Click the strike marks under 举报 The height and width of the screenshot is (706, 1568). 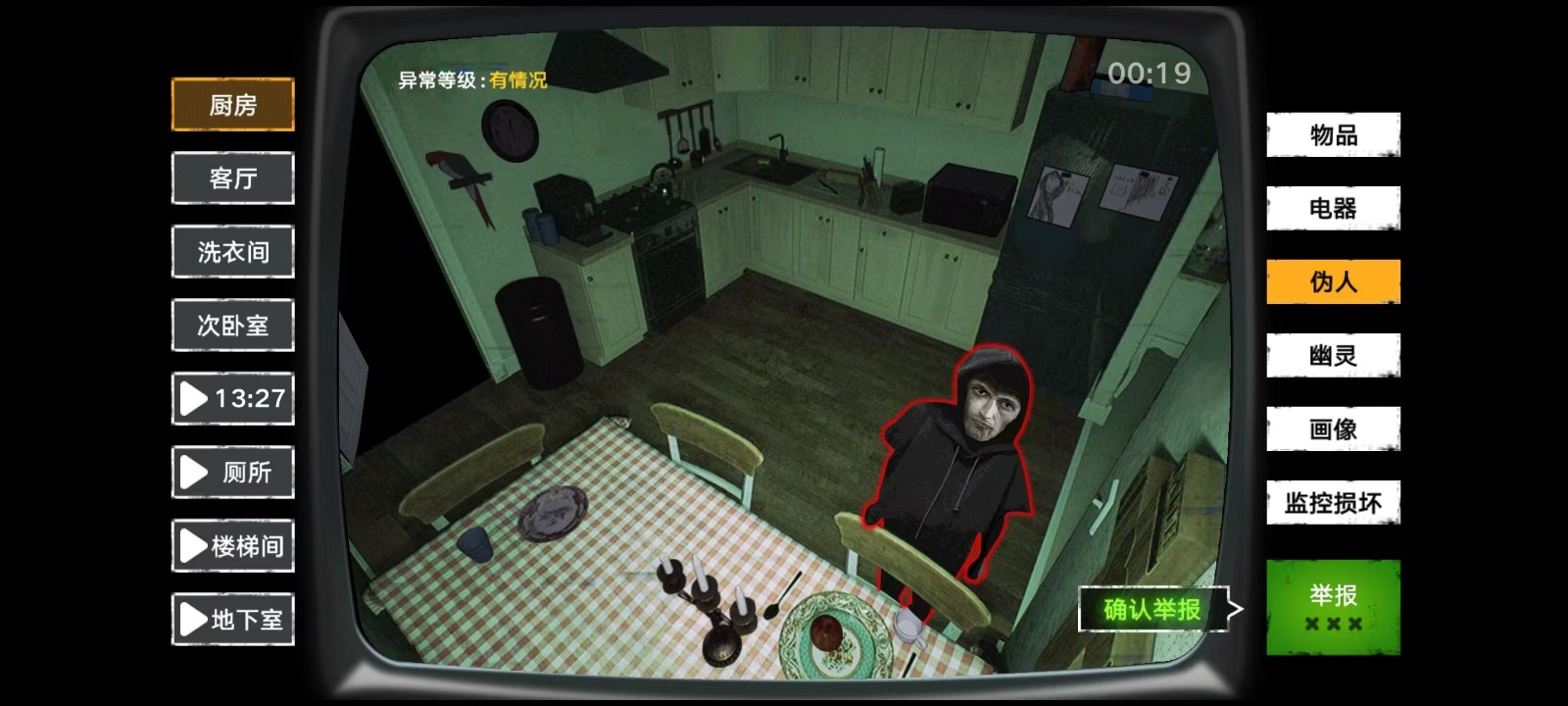coord(1333,624)
